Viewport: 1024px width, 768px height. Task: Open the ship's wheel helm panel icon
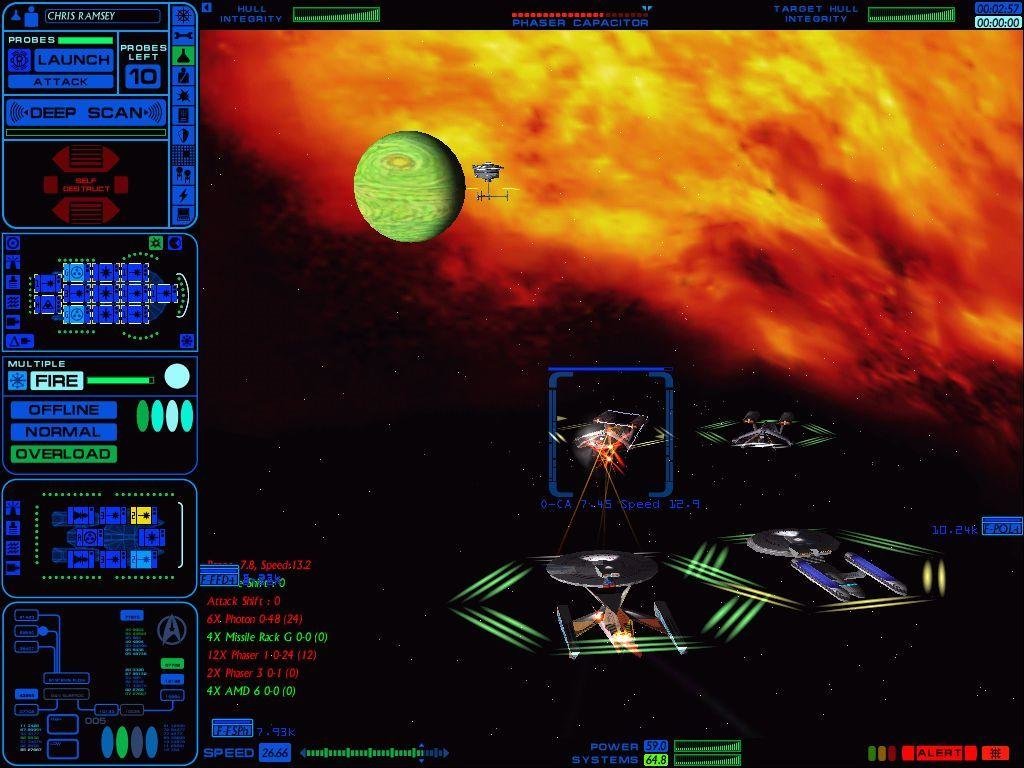pos(184,16)
